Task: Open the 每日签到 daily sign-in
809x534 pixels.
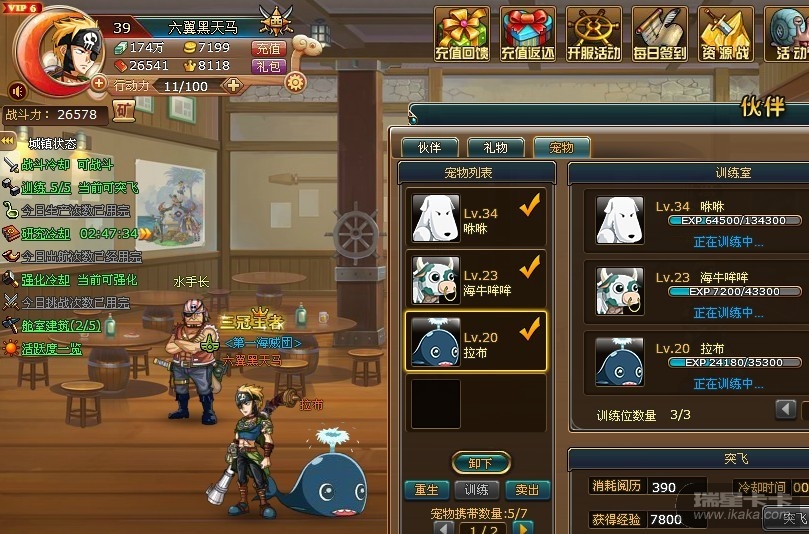Action: point(660,33)
